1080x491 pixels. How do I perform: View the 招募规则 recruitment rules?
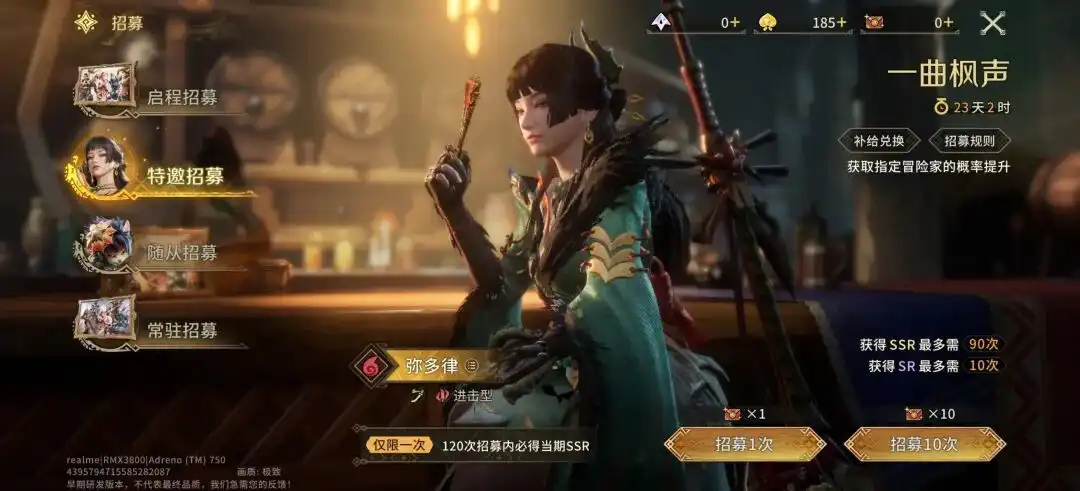click(x=969, y=141)
